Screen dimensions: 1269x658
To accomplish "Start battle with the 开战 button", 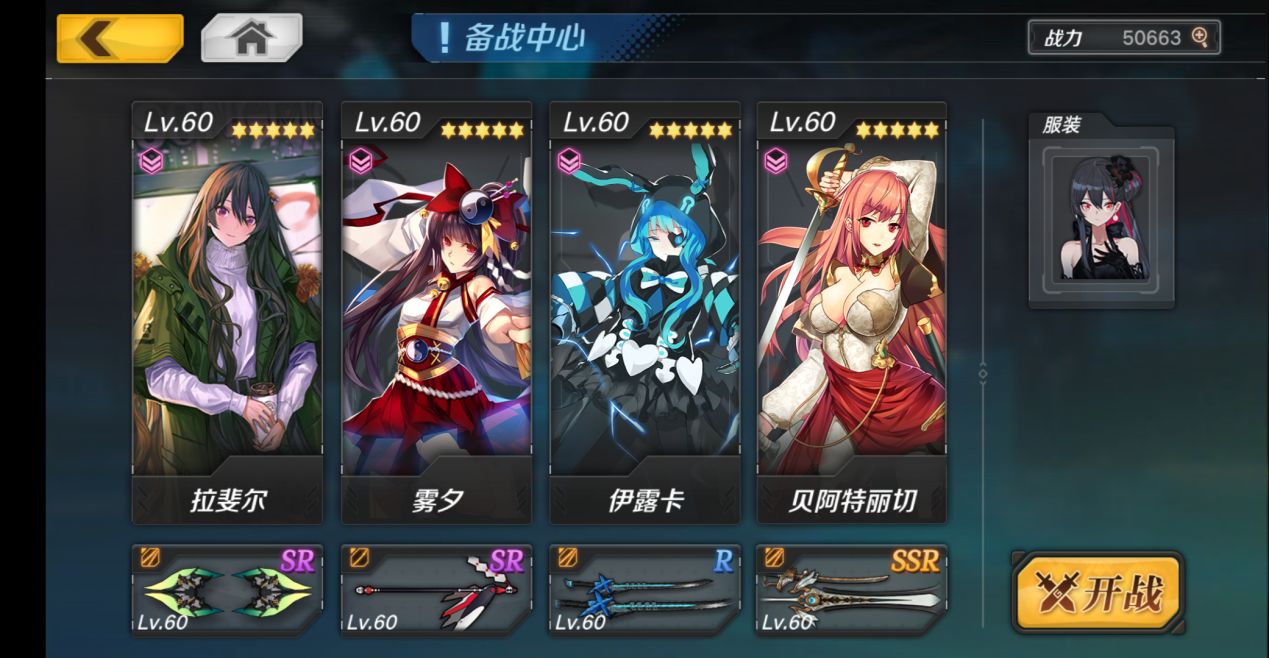I will tap(1098, 592).
